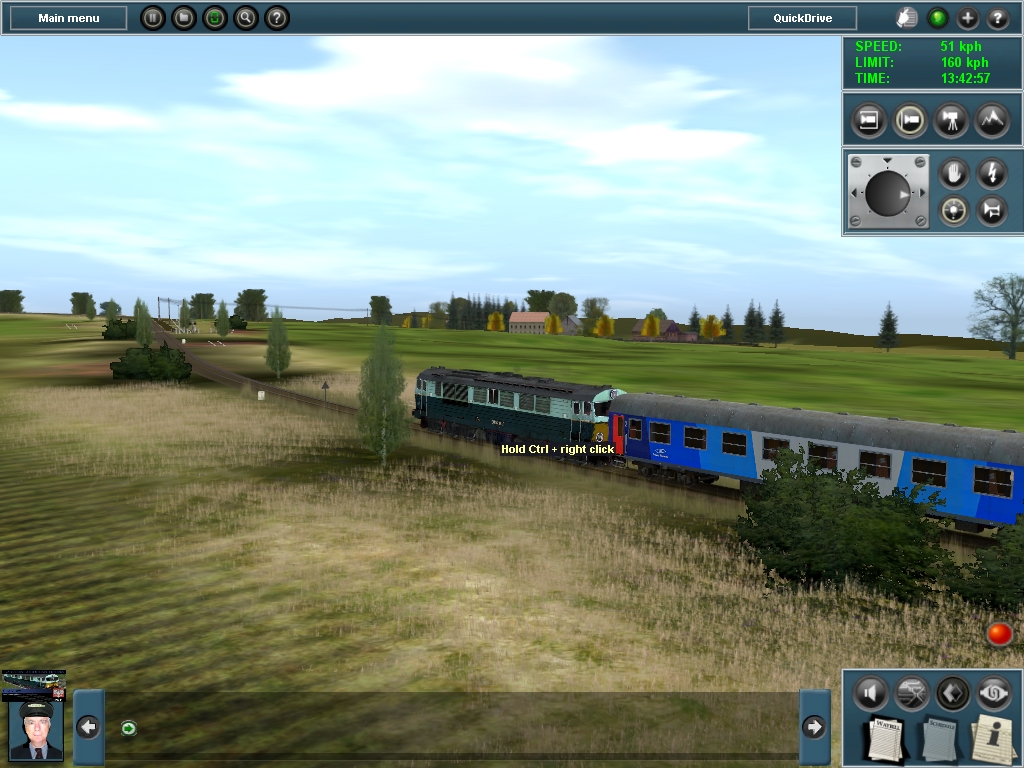
Task: Open the information document with the letter i
Action: tap(993, 738)
